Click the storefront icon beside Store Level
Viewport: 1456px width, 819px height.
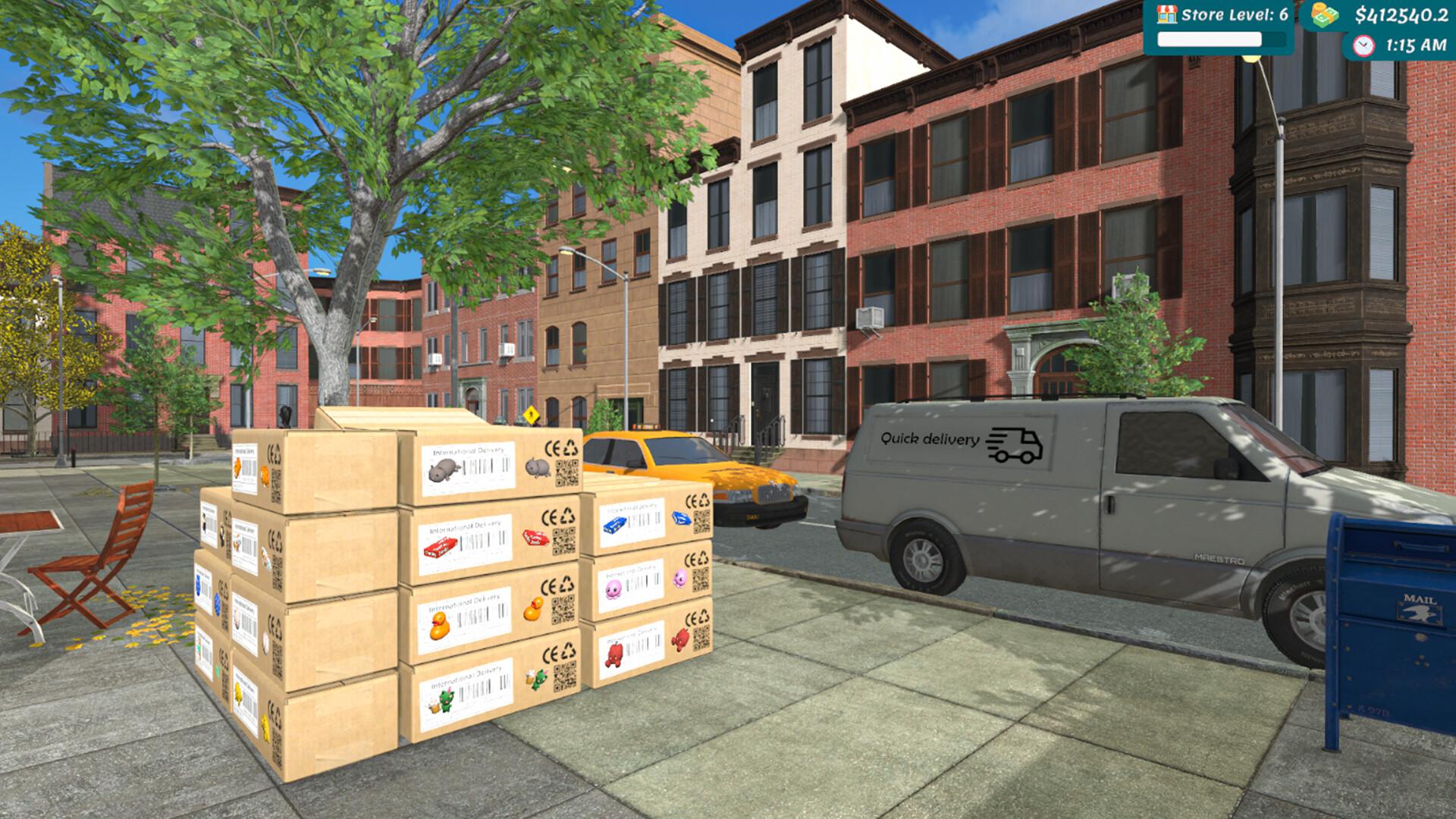[x=1166, y=13]
